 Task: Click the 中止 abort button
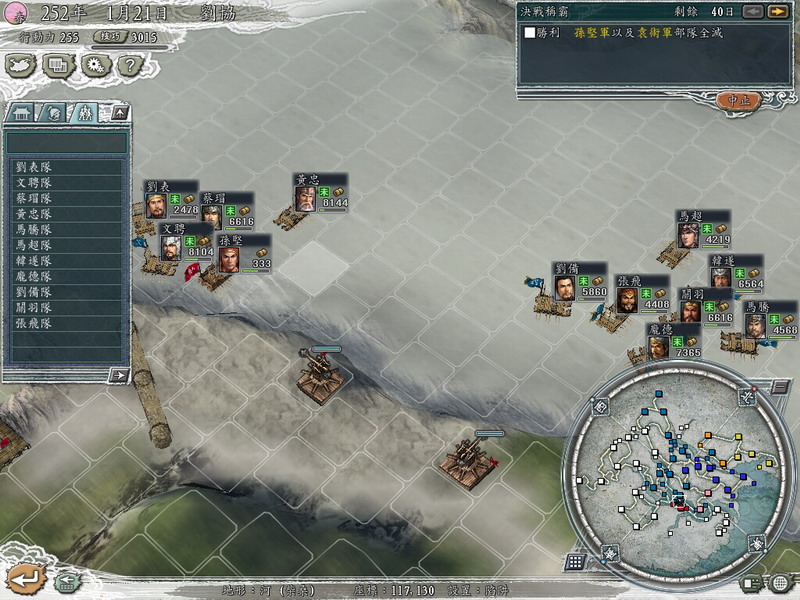click(x=738, y=101)
